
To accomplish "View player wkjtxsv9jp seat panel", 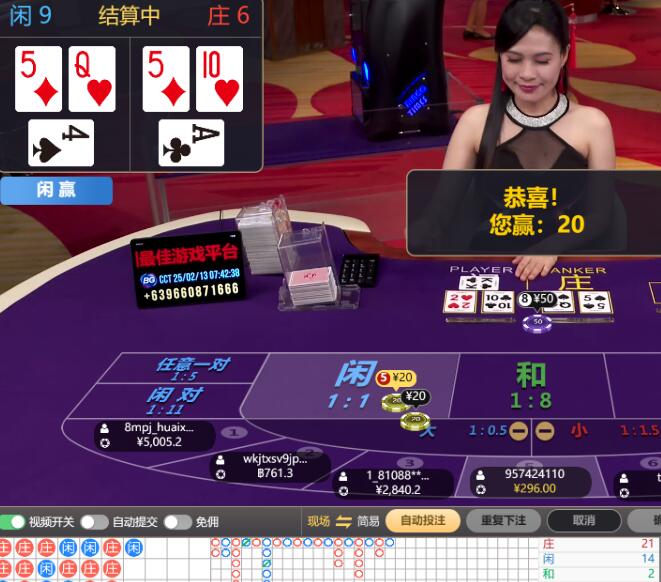I will coord(270,466).
